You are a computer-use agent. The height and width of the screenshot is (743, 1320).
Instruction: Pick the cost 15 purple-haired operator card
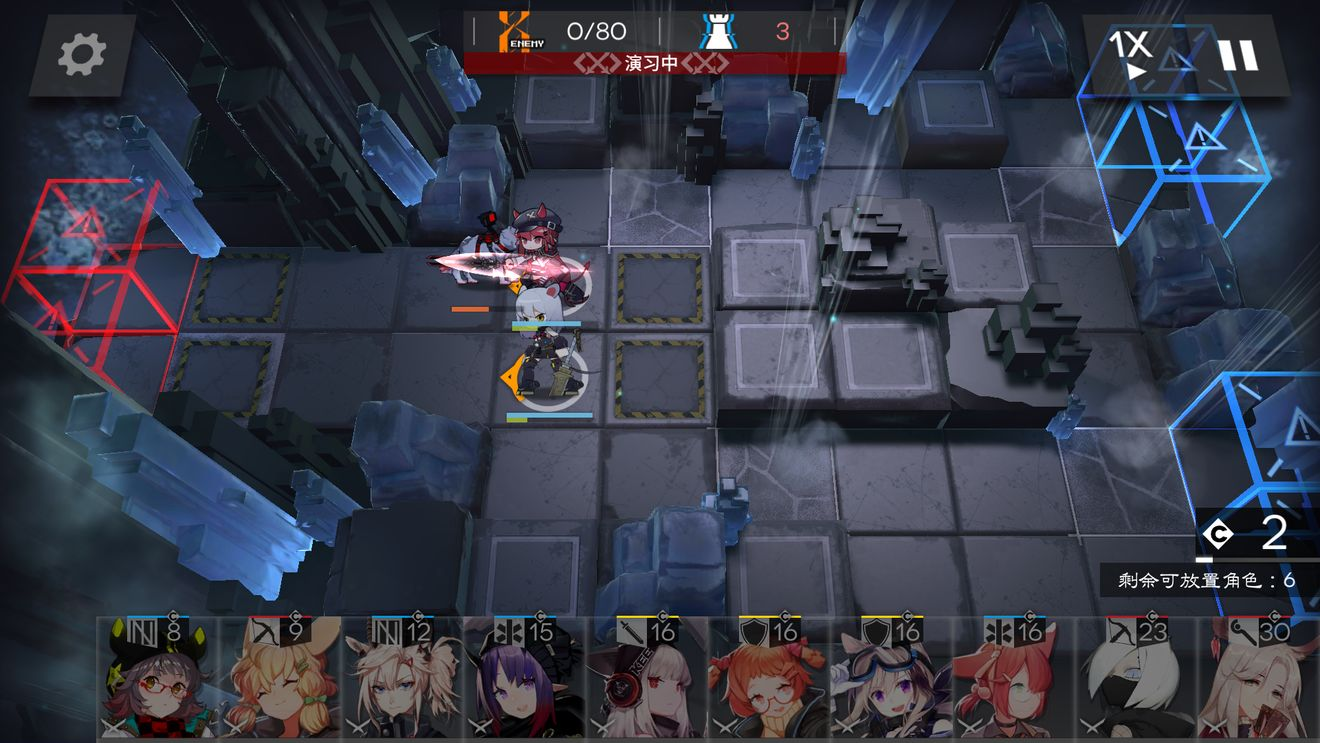(525, 680)
